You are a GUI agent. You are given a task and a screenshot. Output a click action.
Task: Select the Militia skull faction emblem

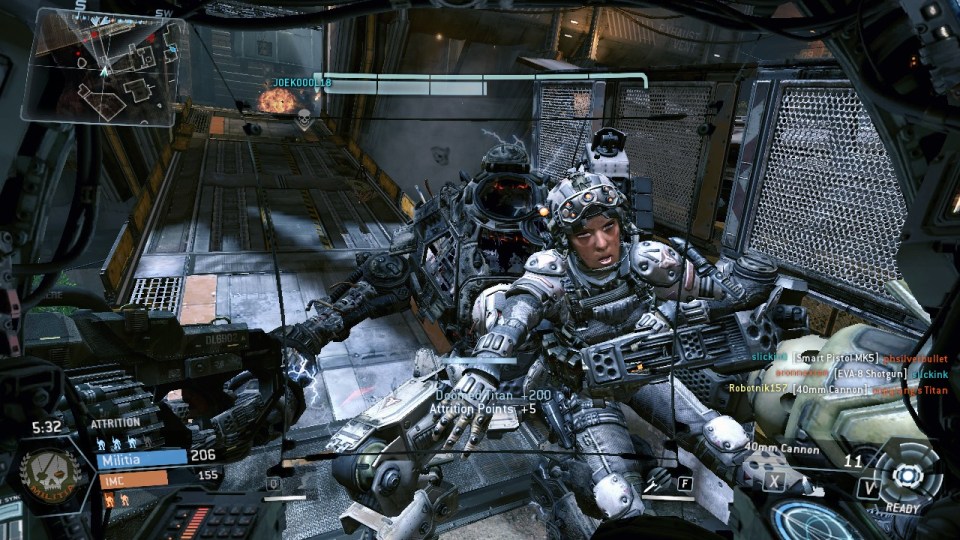coord(50,469)
